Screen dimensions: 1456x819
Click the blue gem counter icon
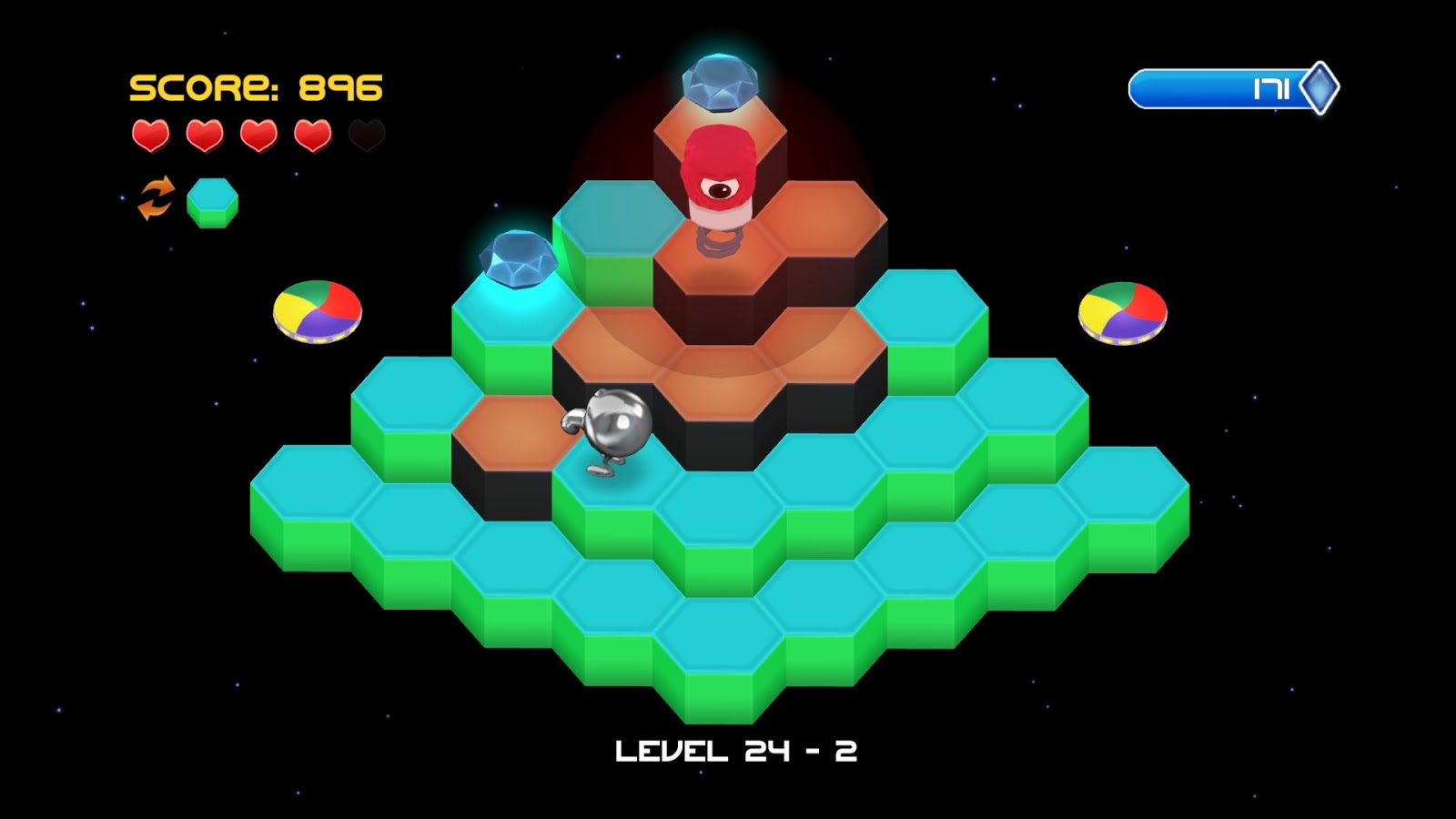click(x=1319, y=88)
